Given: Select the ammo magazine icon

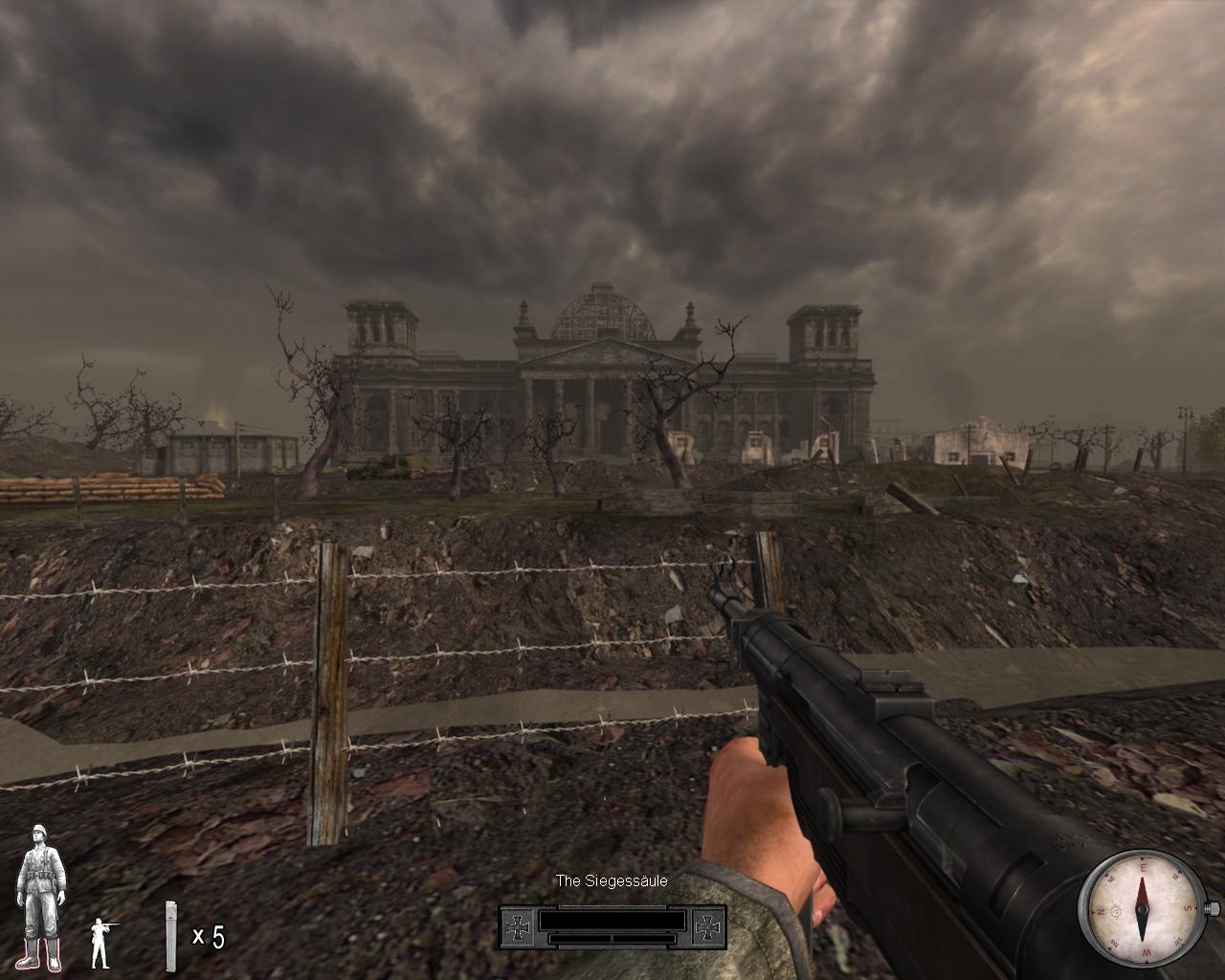Looking at the screenshot, I should (171, 935).
